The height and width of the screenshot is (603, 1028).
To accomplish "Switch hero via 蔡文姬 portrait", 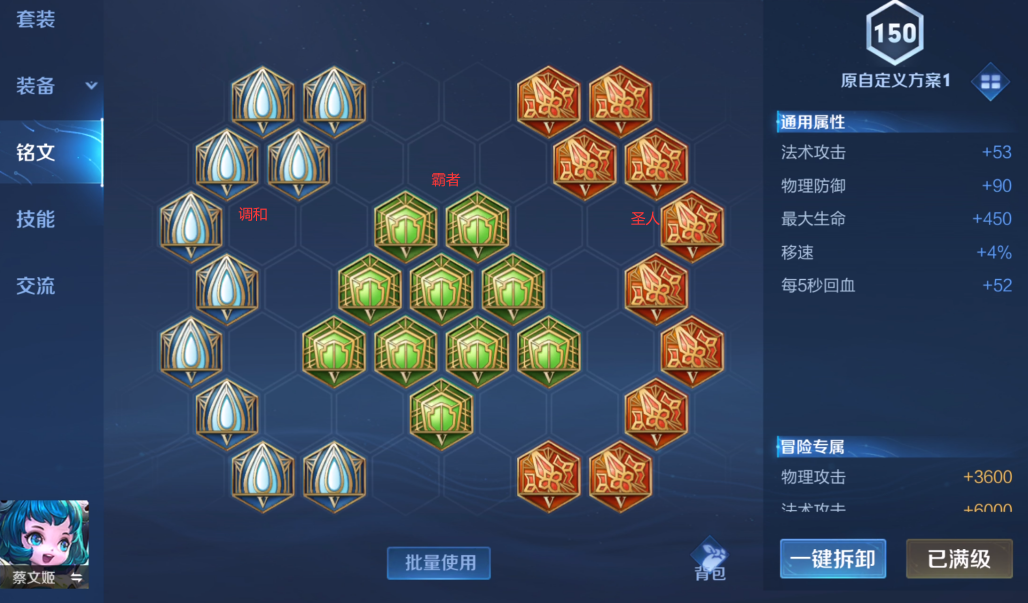I will pos(44,542).
